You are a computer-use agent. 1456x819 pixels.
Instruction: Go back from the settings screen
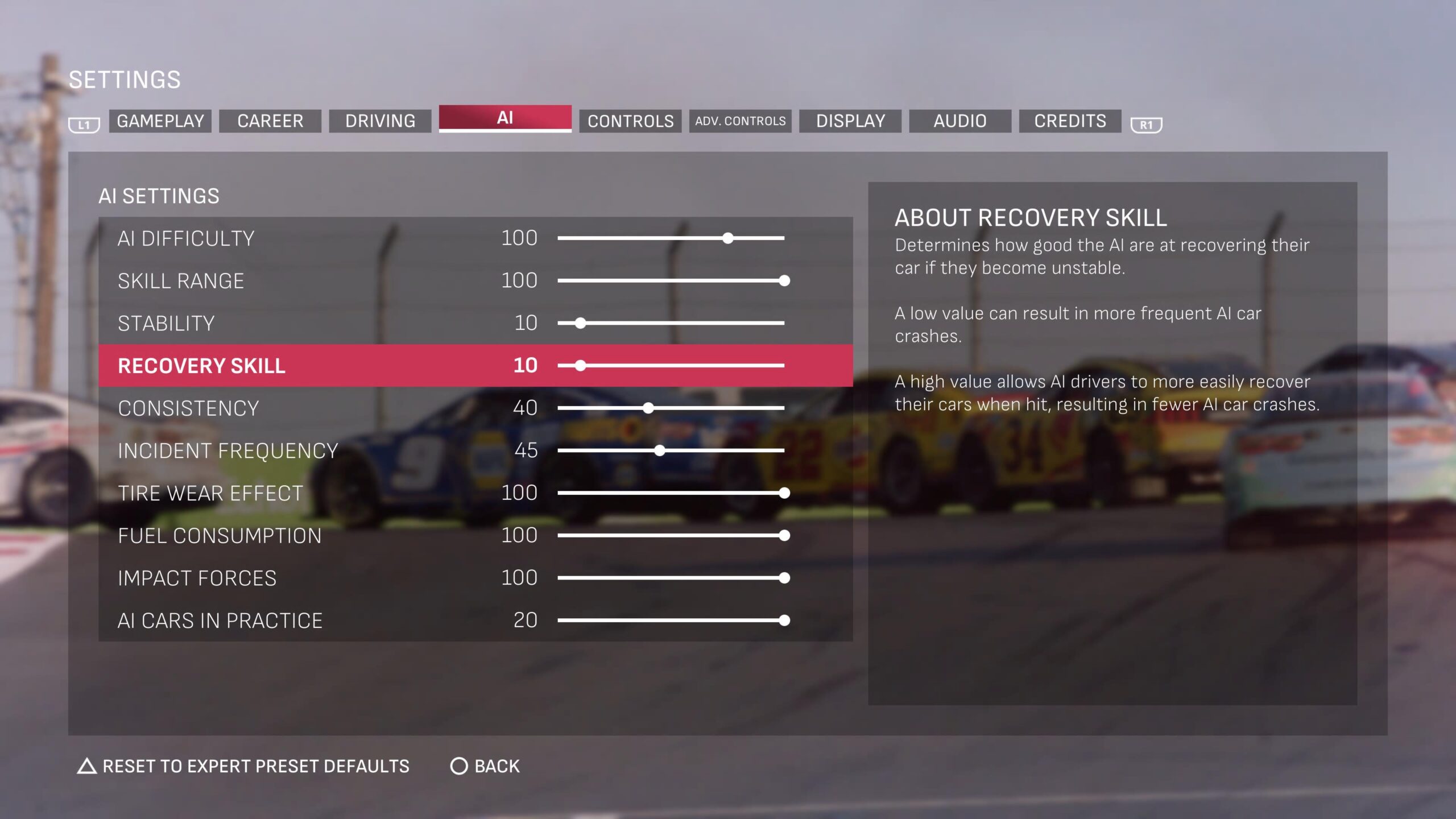(485, 766)
